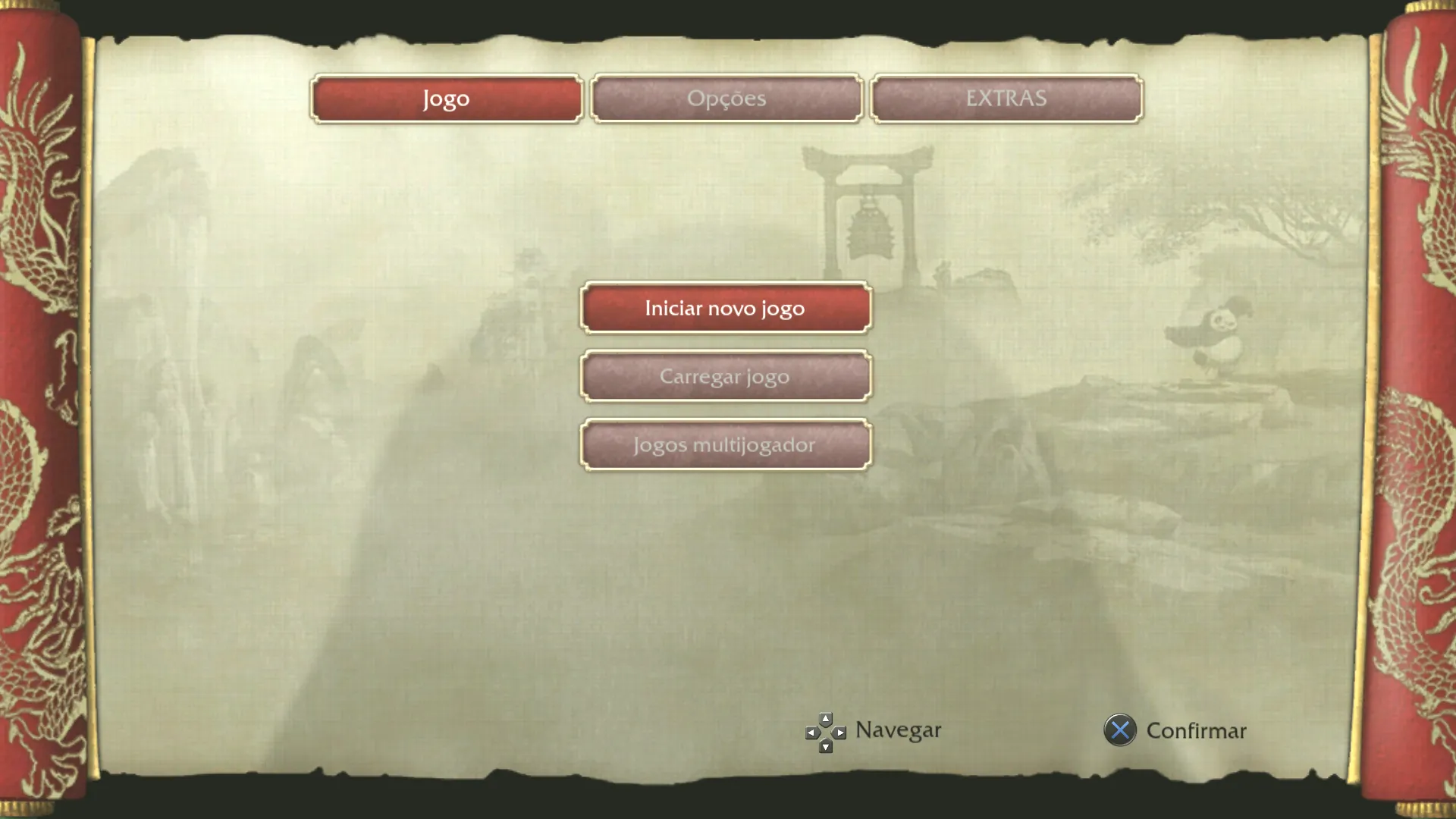Open Carregar jogo

click(x=725, y=376)
